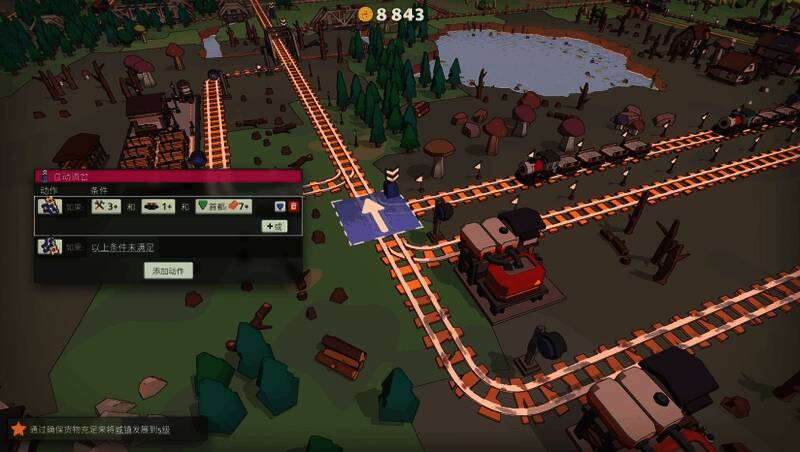Viewport: 800px width, 452px height.
Task: Edit the 首都 7+ capital condition
Action: click(222, 206)
